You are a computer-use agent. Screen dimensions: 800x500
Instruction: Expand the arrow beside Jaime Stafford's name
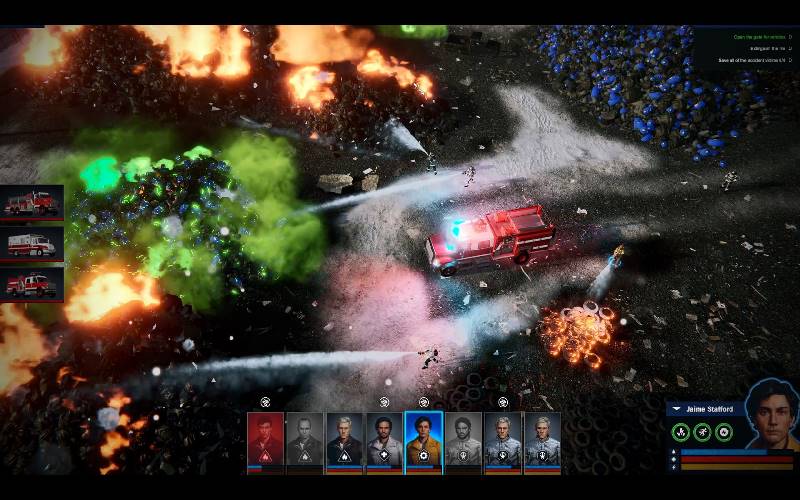point(676,409)
